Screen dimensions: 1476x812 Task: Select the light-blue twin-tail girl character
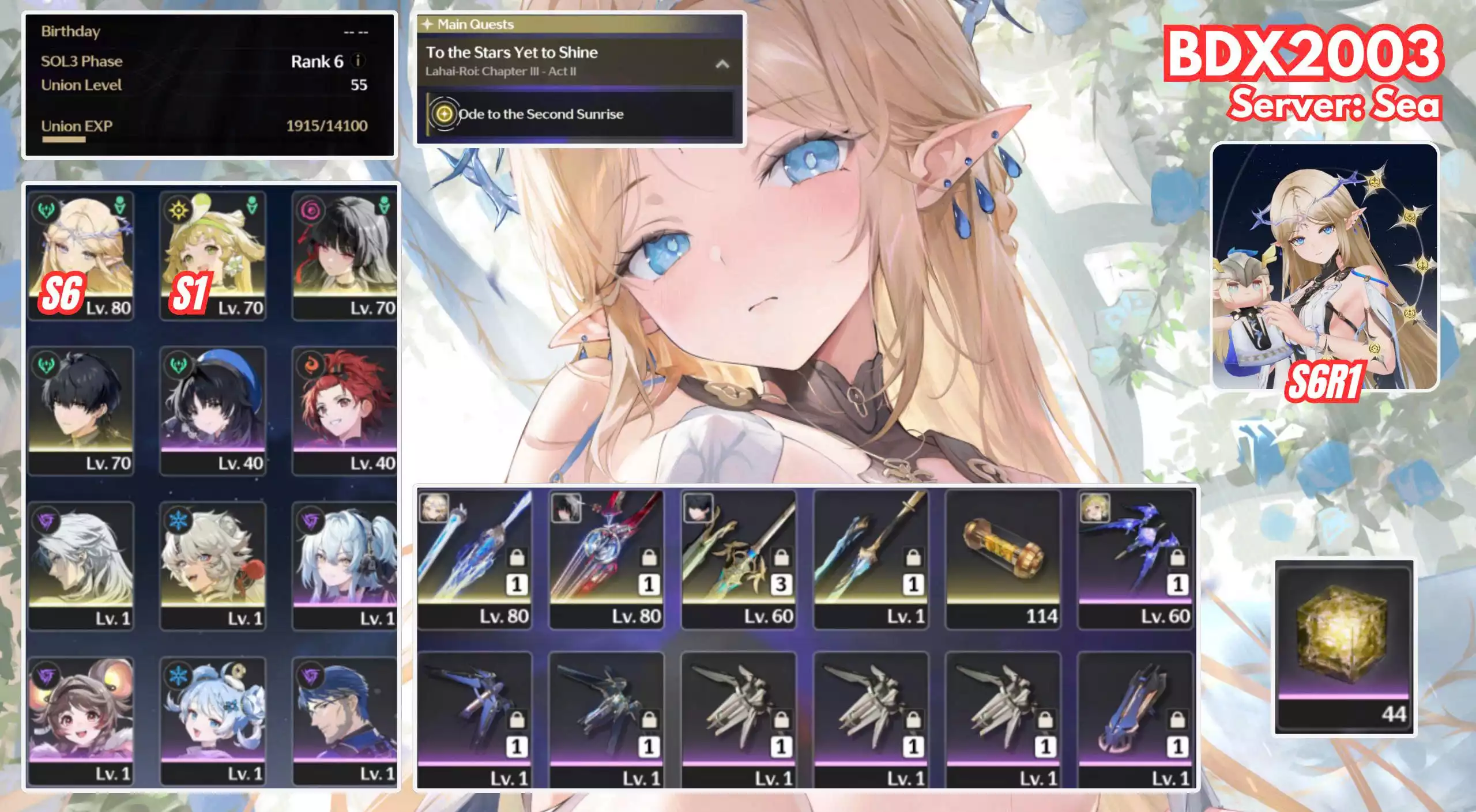pyautogui.click(x=344, y=565)
